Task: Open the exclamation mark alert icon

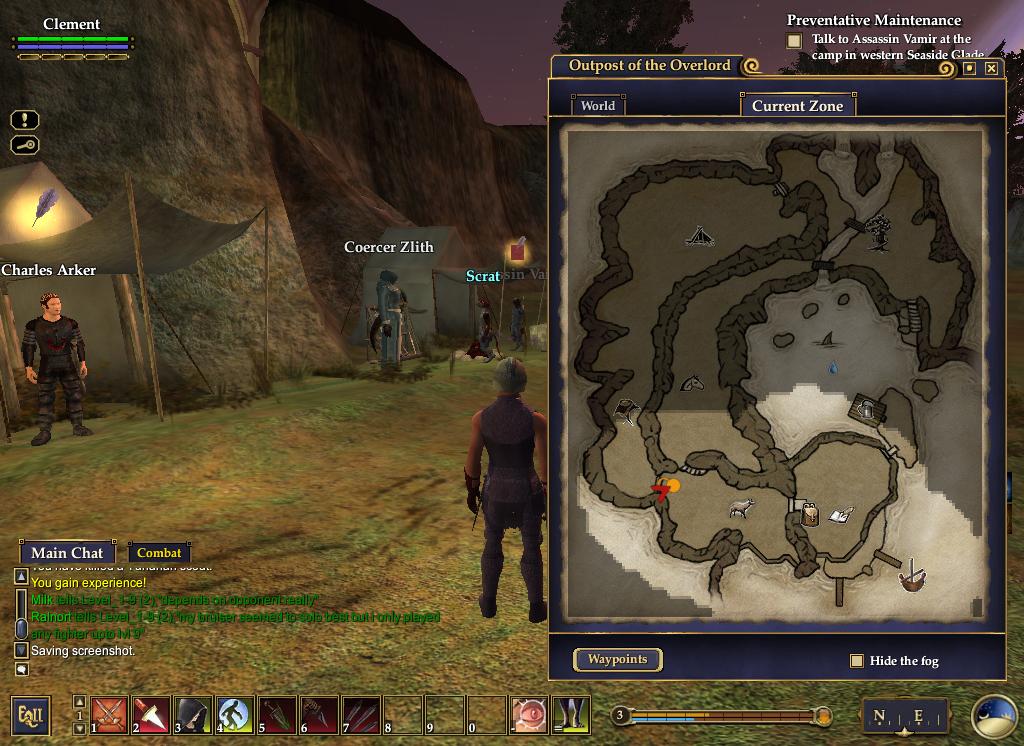Action: (25, 120)
